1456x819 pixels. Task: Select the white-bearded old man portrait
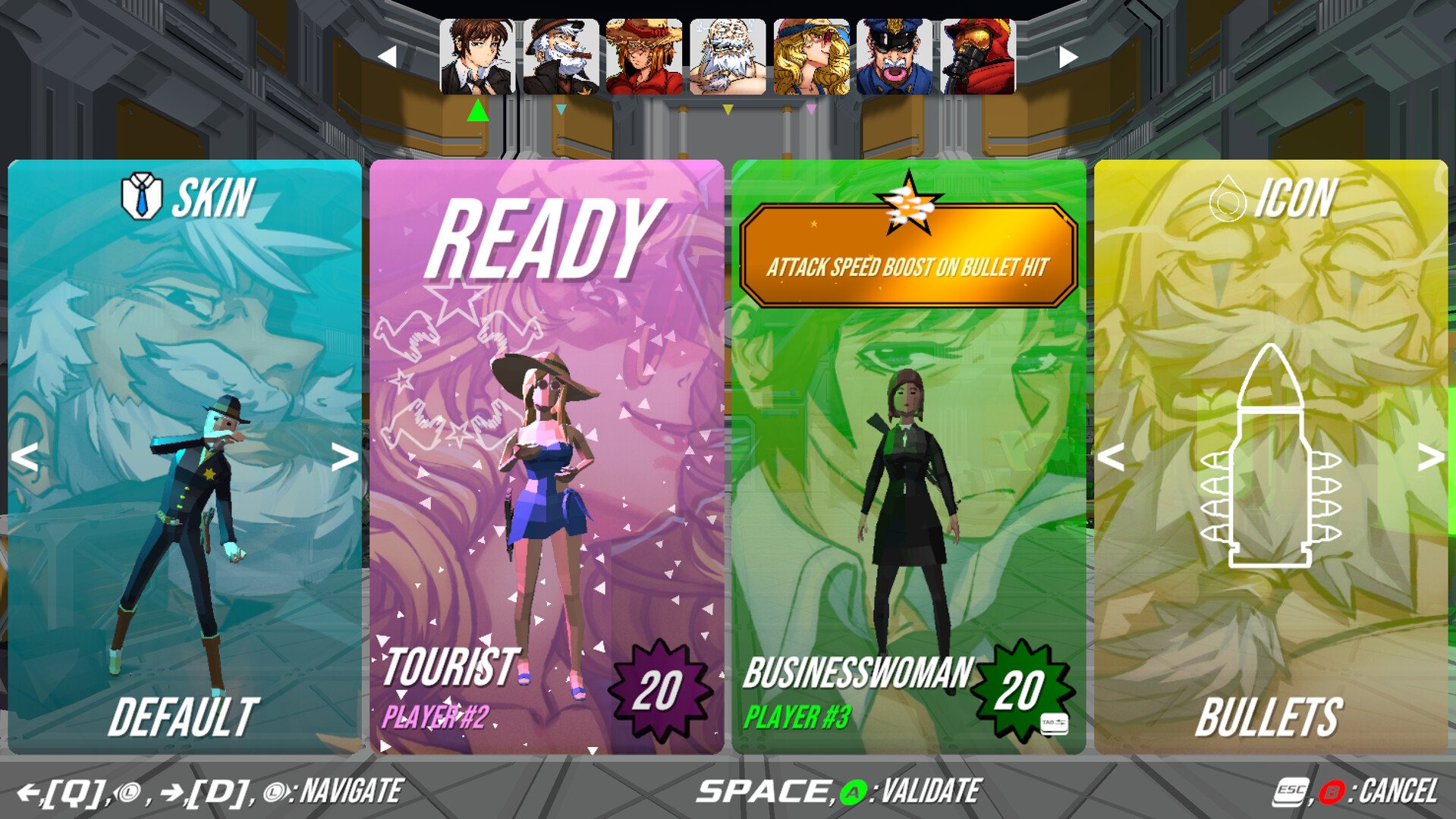[728, 58]
